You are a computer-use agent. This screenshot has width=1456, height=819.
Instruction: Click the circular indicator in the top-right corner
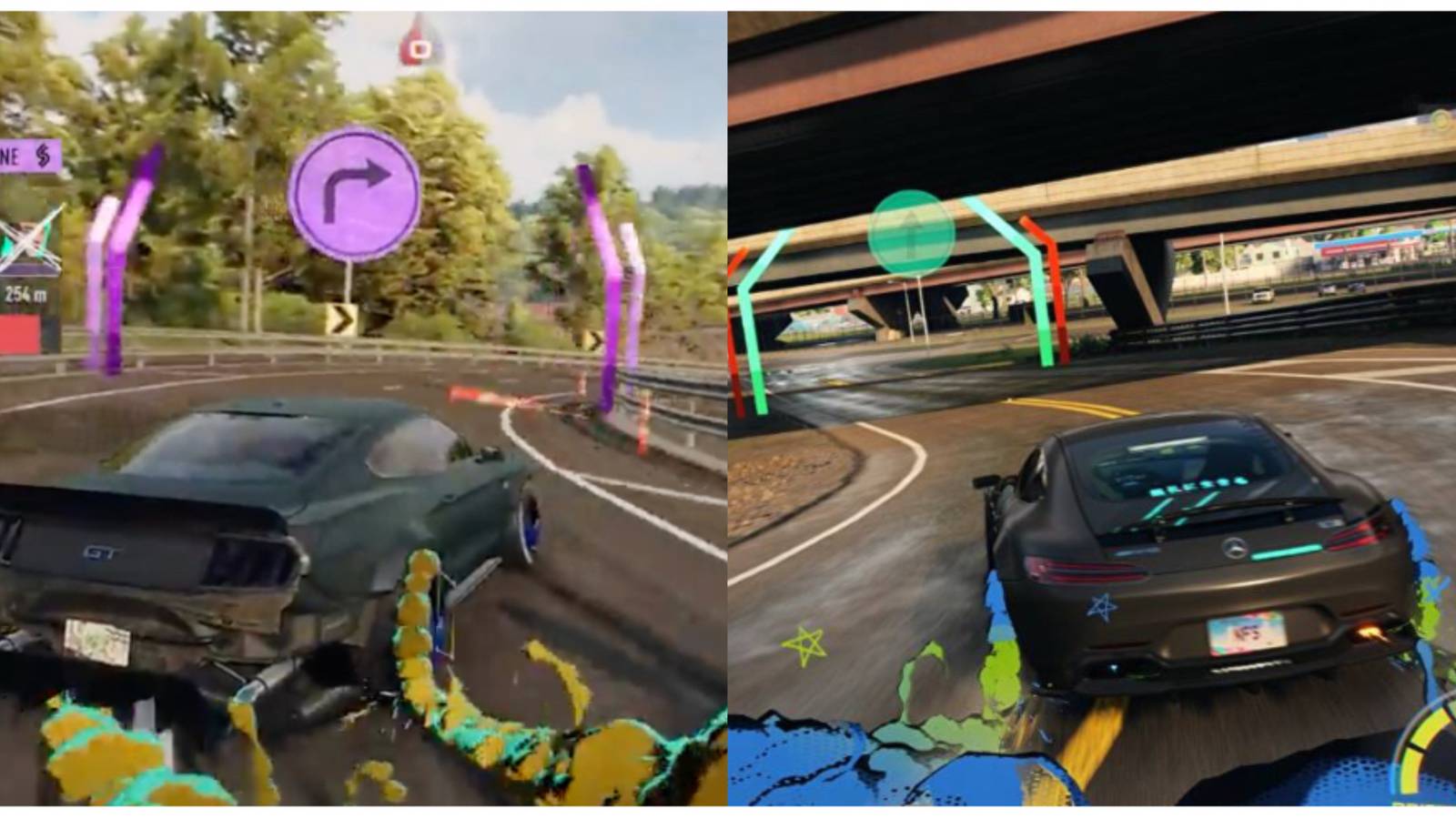click(x=1441, y=119)
